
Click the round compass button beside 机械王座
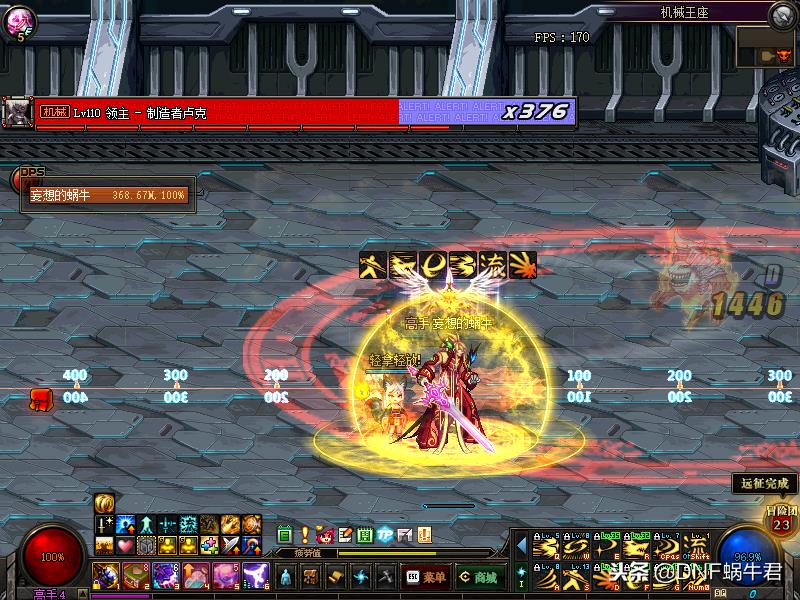pos(781,14)
